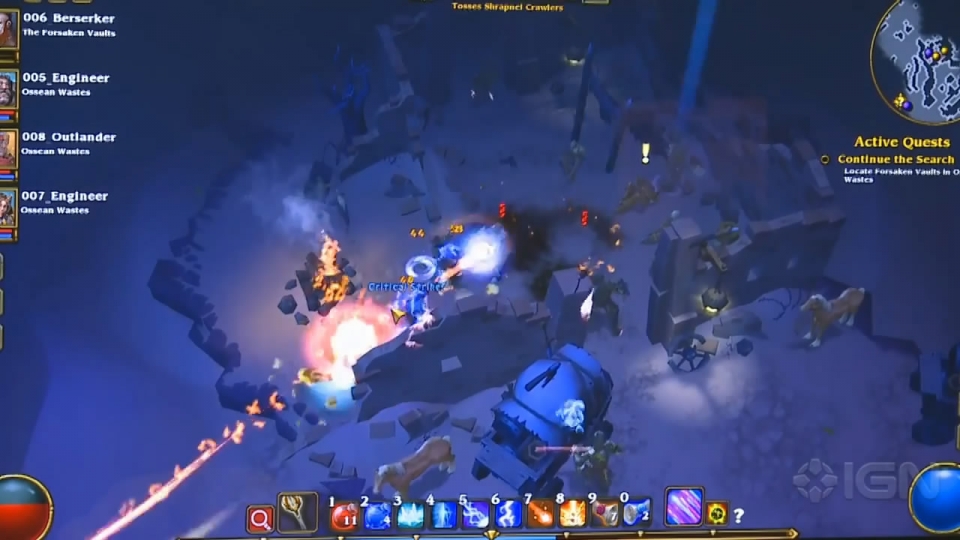Use the item in hotbar slot 9
This screenshot has width=960, height=540.
(x=606, y=516)
